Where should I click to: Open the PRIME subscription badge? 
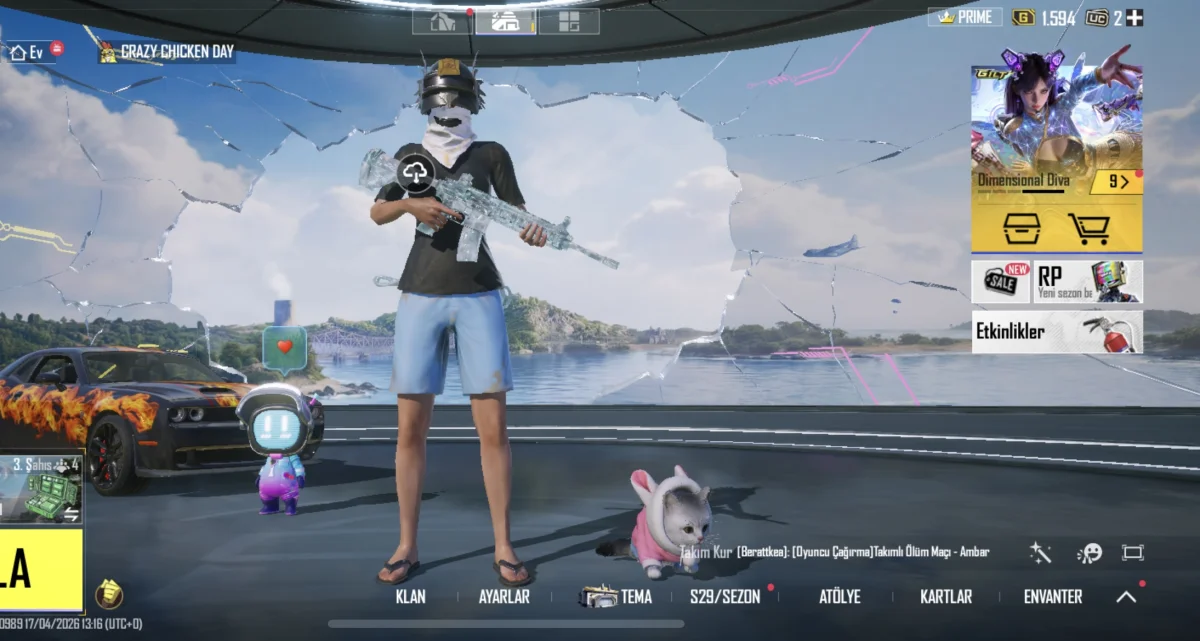[x=965, y=17]
